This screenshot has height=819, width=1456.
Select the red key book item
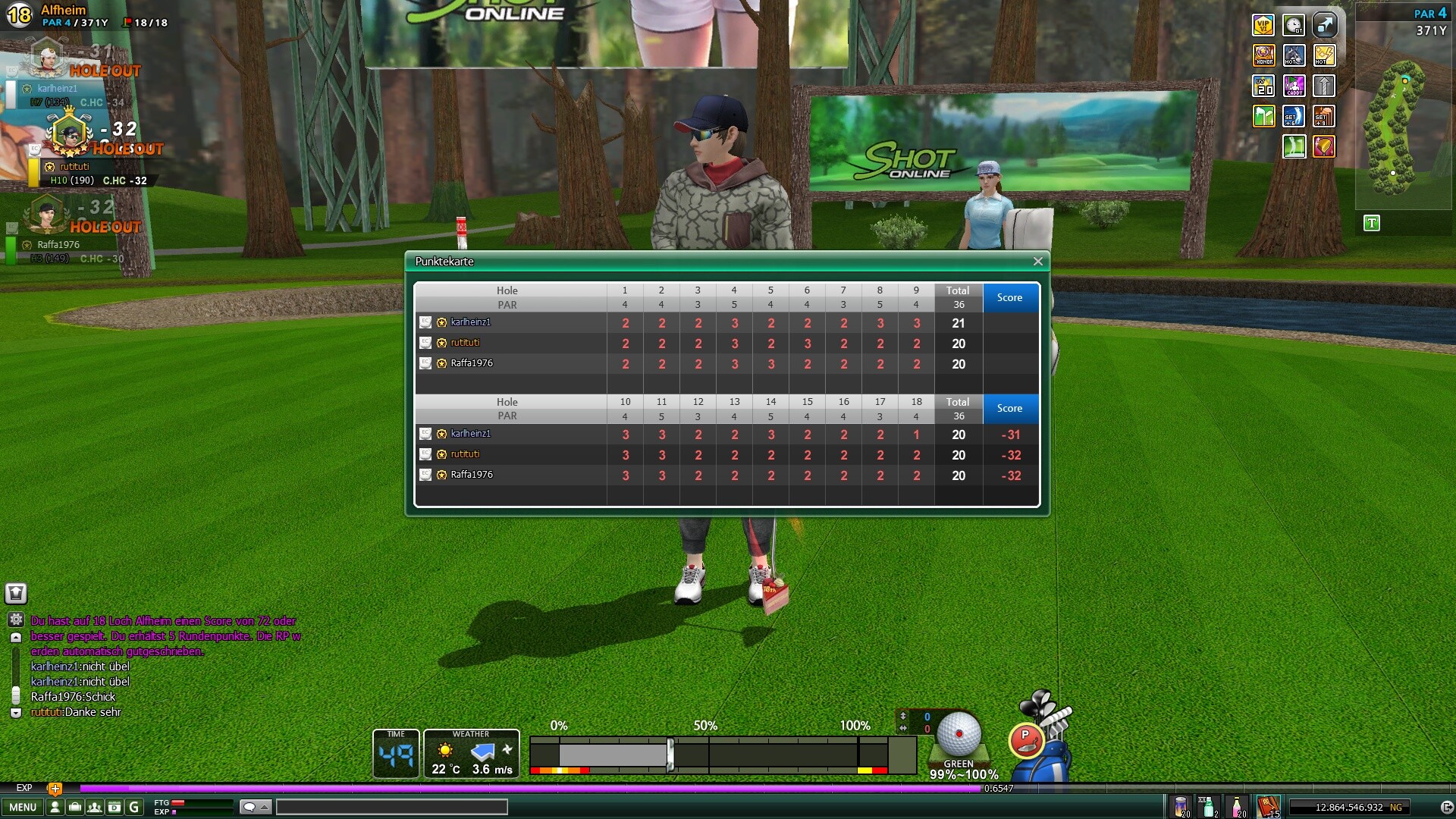tap(1268, 806)
